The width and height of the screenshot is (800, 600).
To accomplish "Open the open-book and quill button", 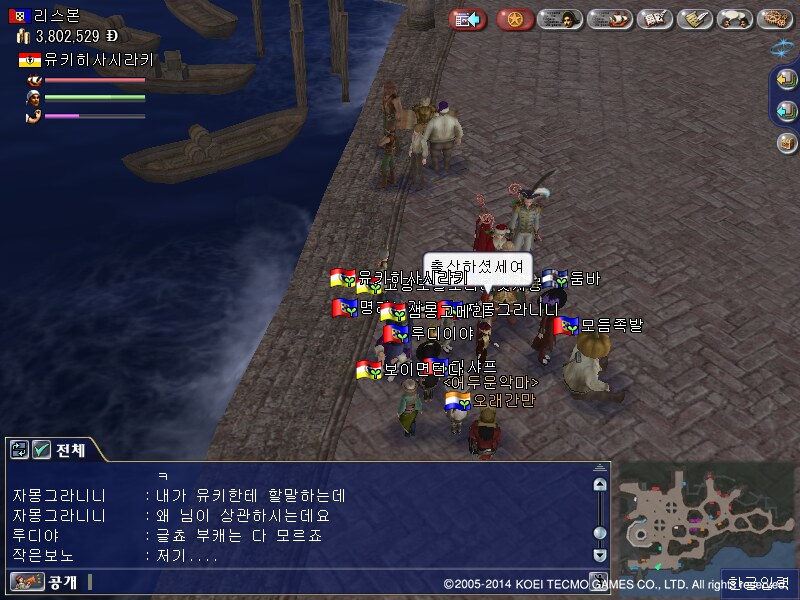I will [654, 19].
